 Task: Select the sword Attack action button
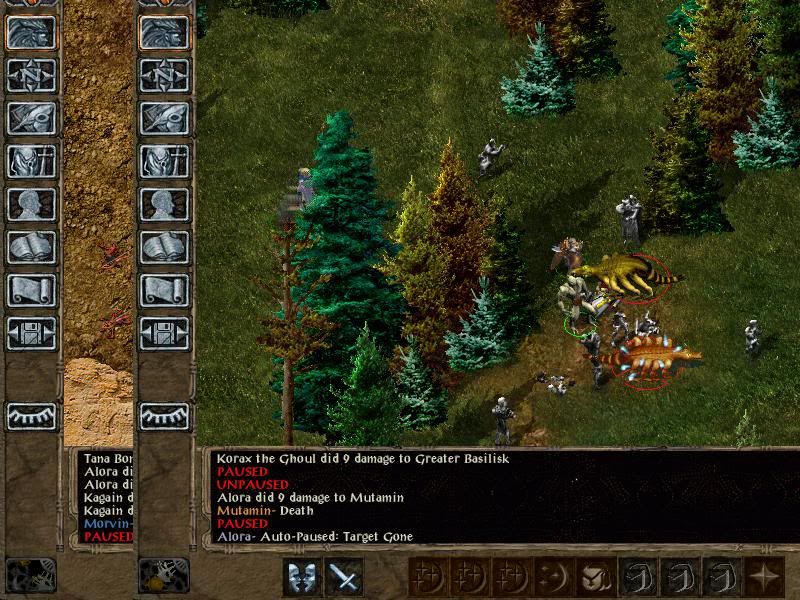coord(344,577)
